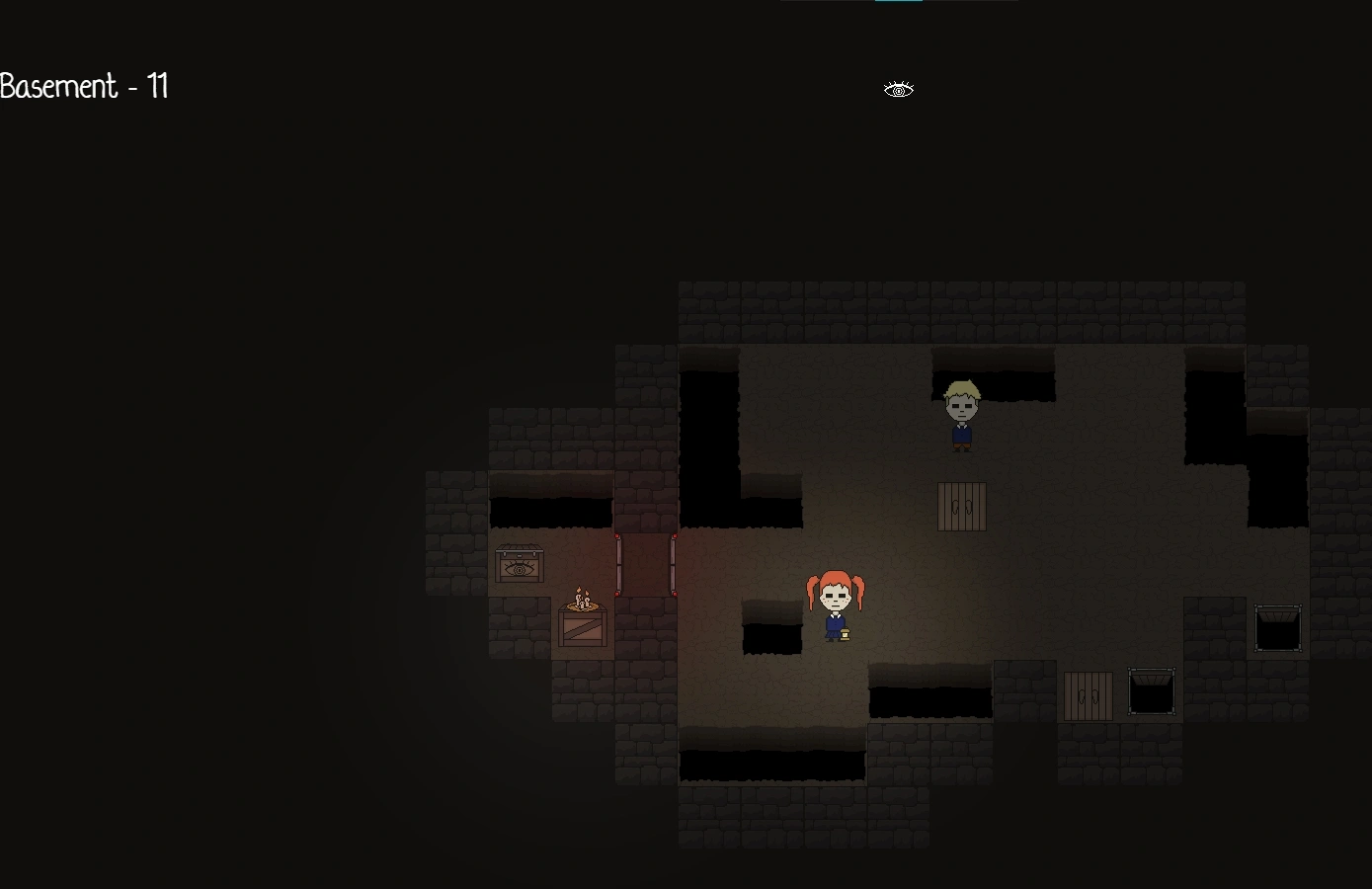Image resolution: width=1372 pixels, height=889 pixels.
Task: Click the white eye icon
Action: coord(898,90)
